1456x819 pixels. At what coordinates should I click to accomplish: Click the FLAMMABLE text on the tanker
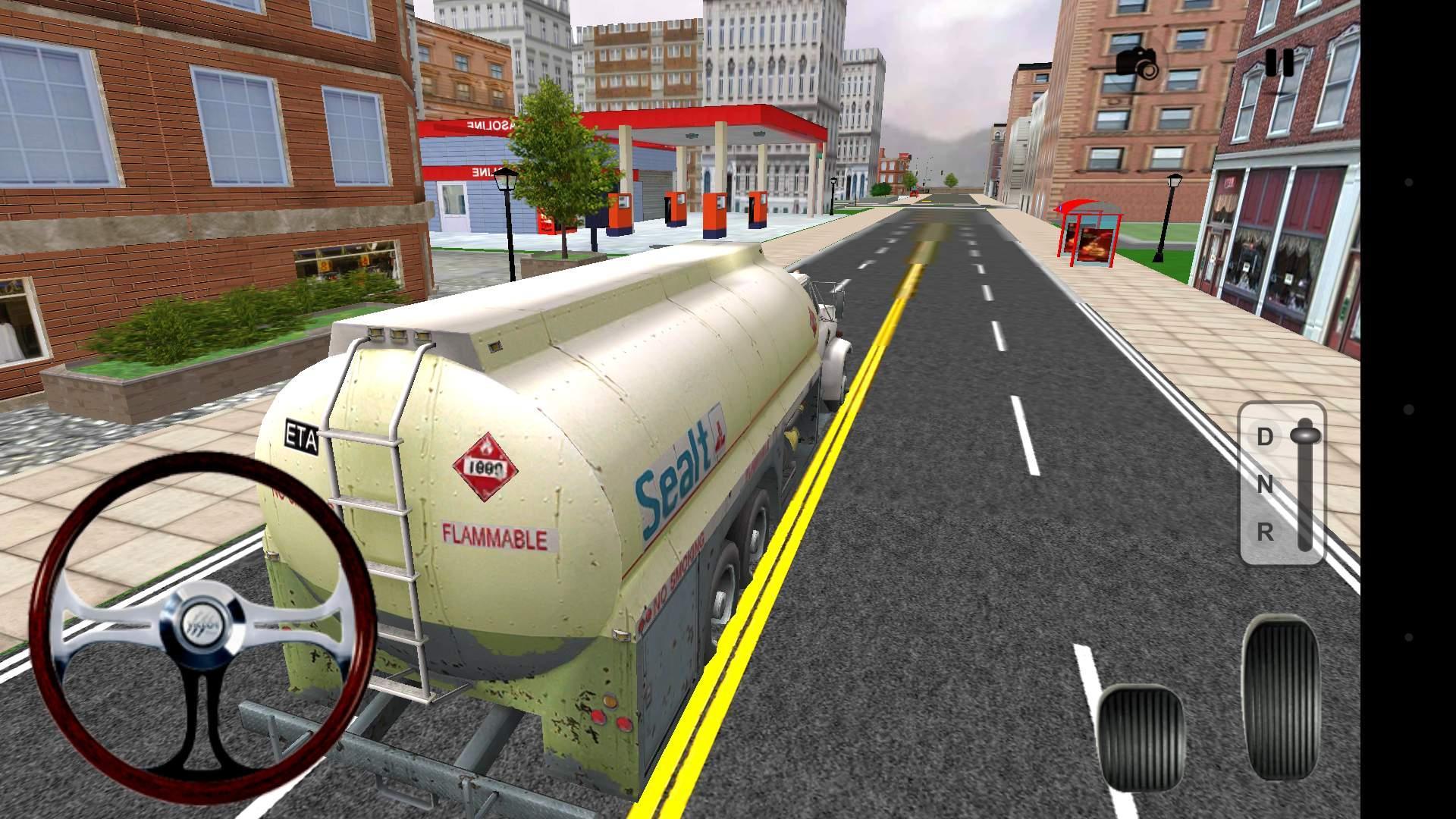[x=494, y=535]
